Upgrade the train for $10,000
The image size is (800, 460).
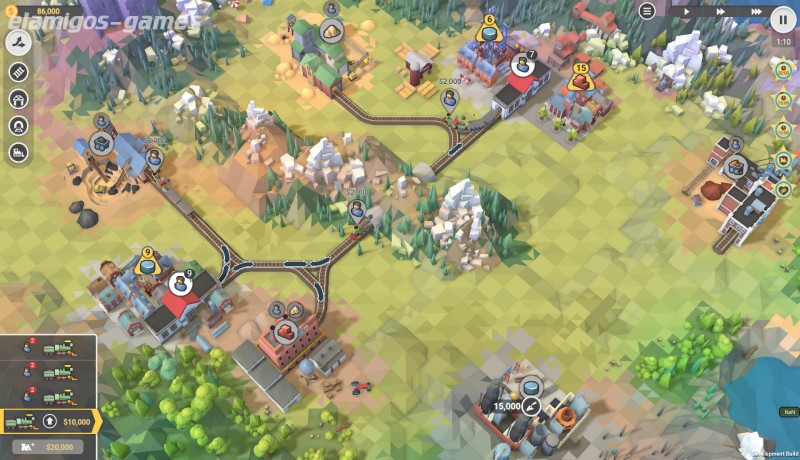tap(50, 422)
